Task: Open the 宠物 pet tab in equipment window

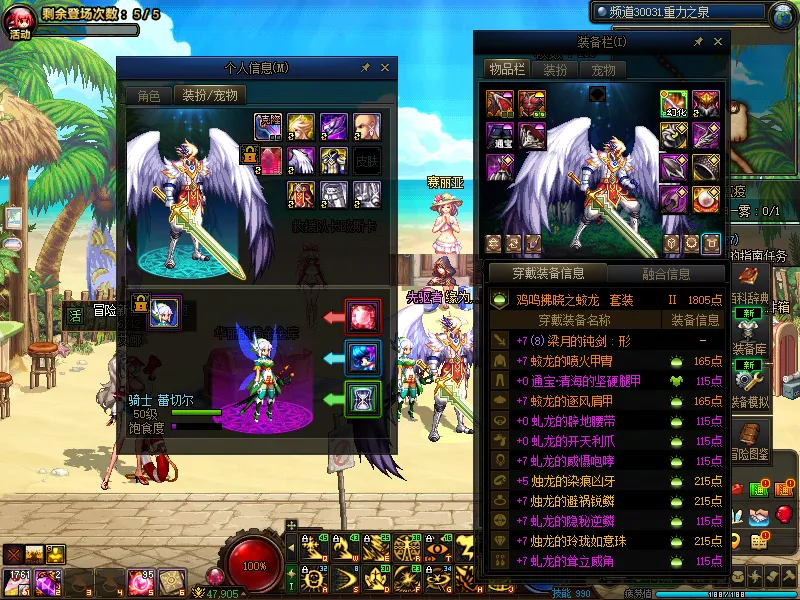Action: pyautogui.click(x=603, y=70)
